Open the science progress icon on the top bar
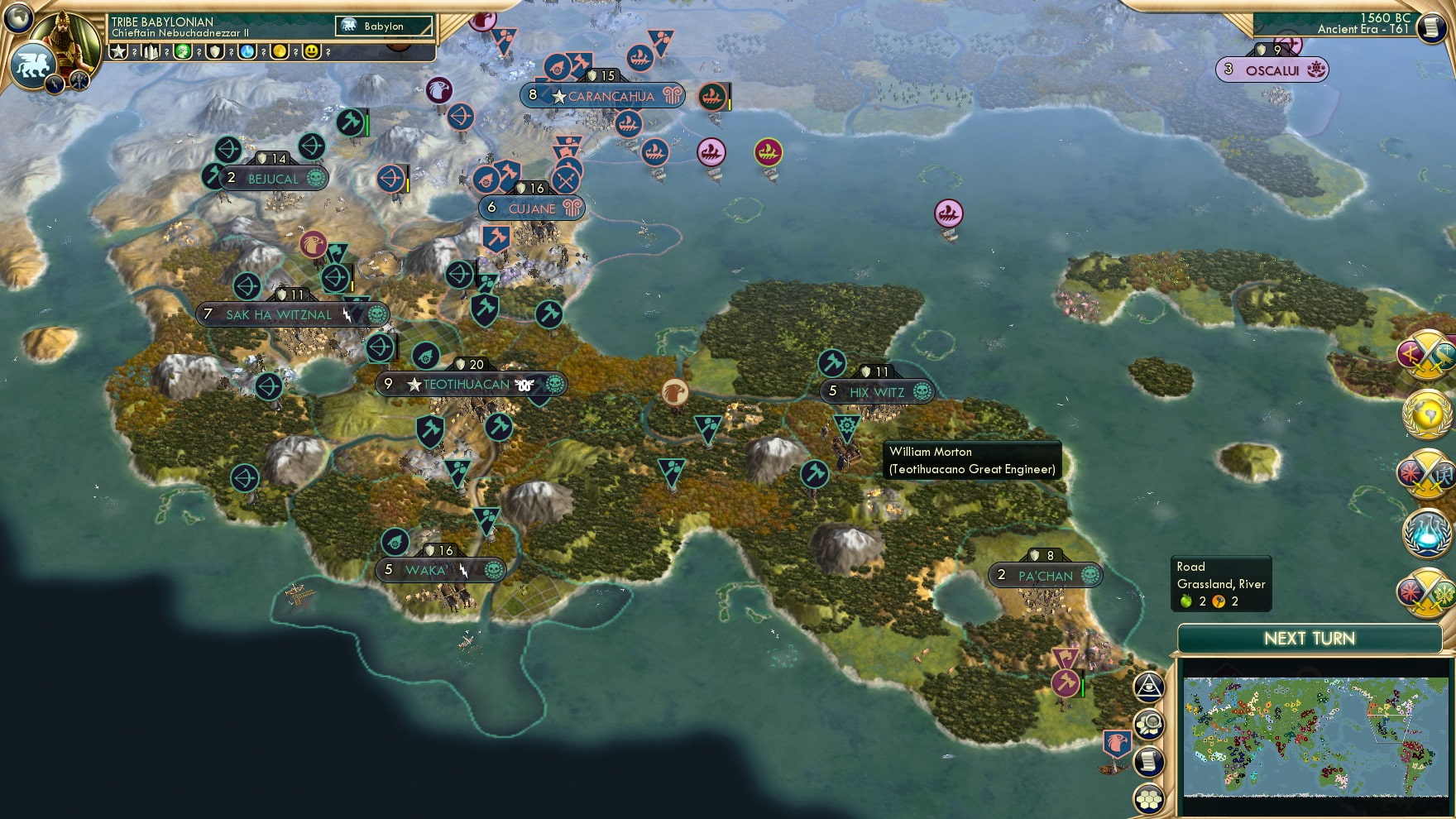 247,51
